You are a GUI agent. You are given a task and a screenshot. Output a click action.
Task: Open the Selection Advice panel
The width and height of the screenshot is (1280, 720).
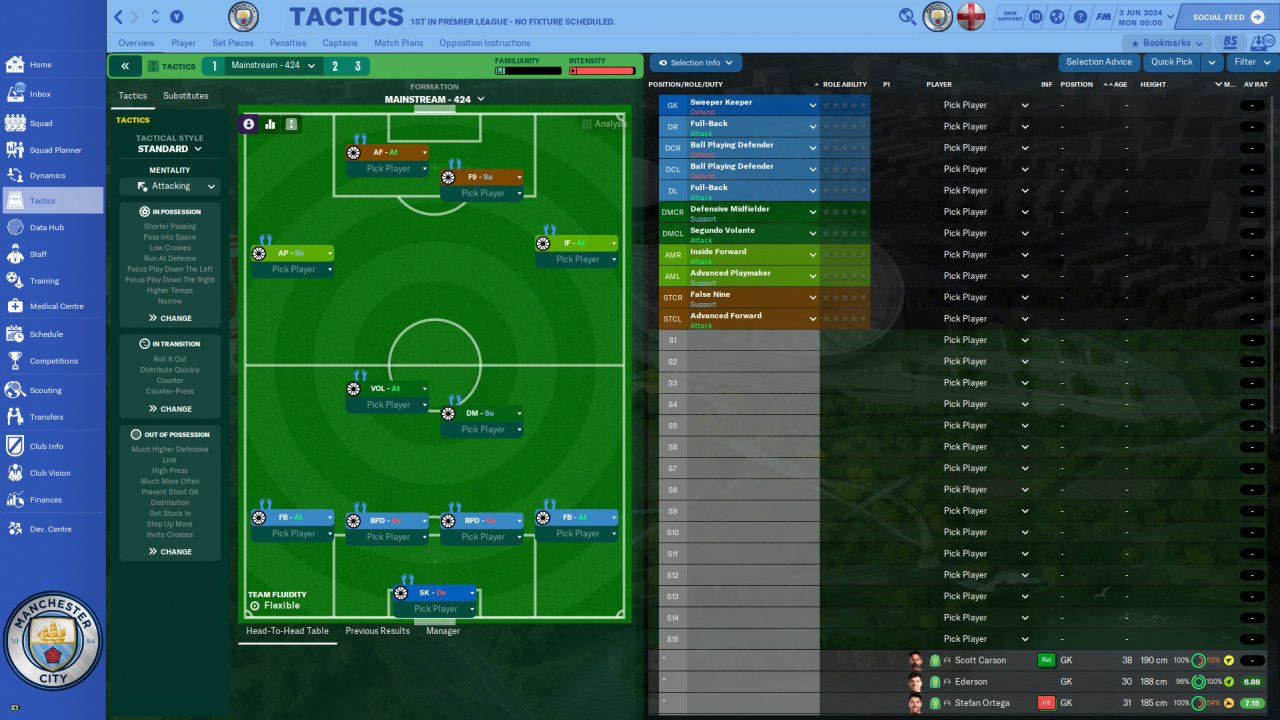tap(1098, 62)
